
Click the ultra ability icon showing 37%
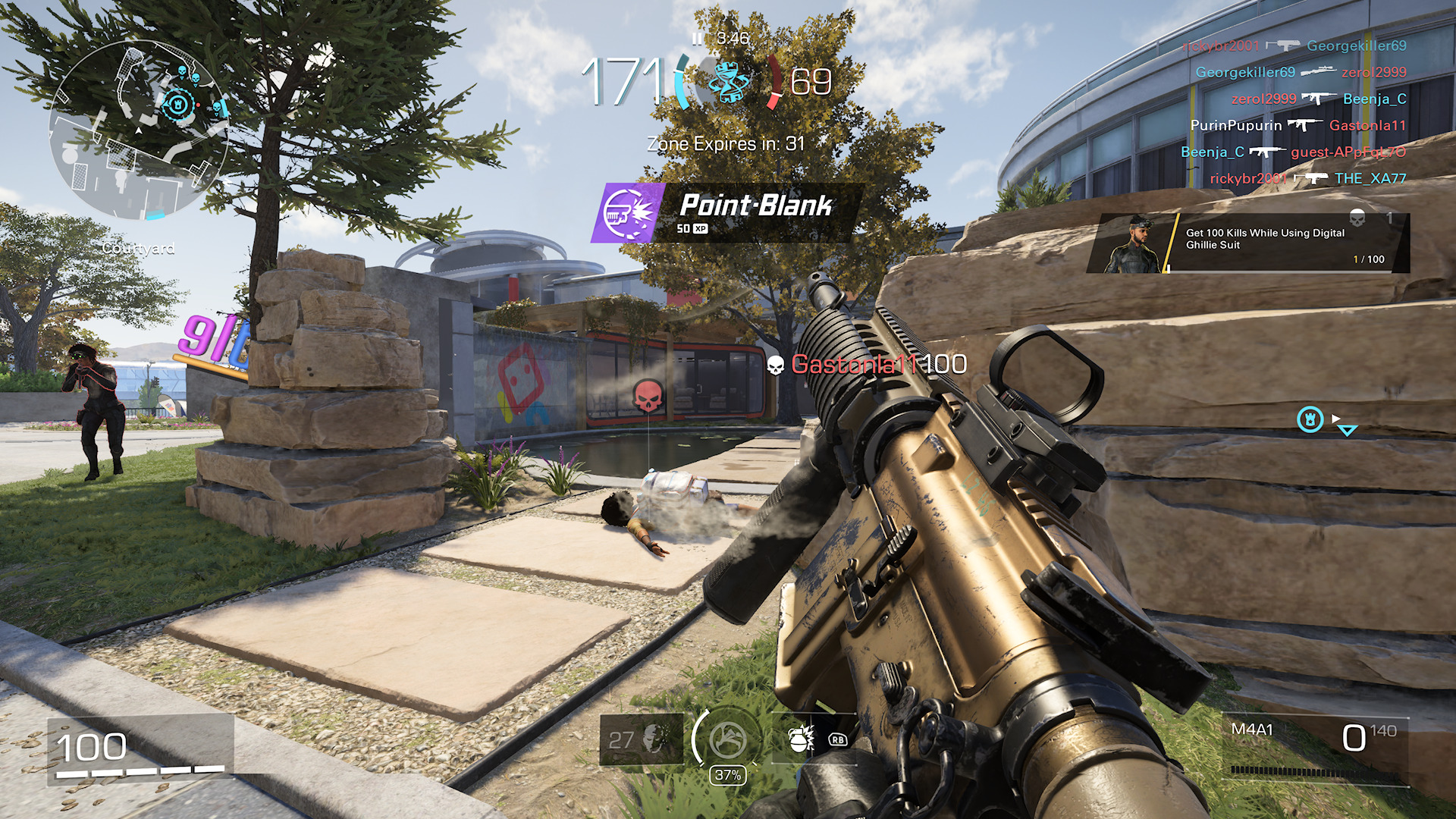coord(726,740)
